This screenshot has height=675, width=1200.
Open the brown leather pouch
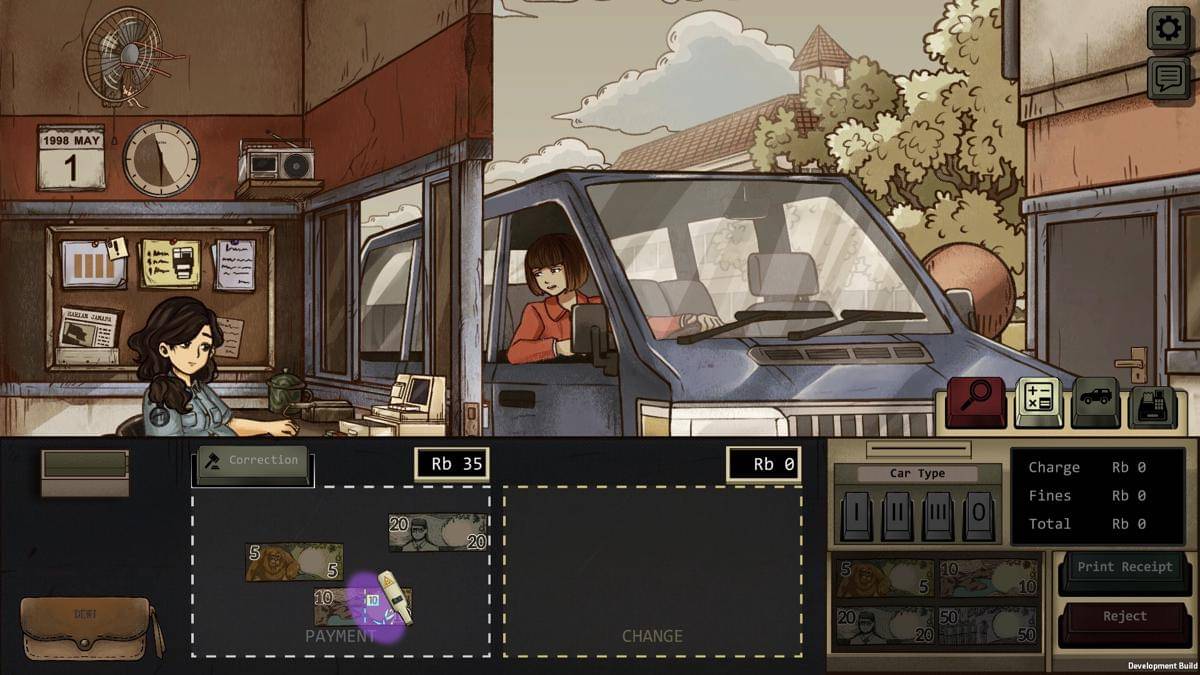[88, 628]
